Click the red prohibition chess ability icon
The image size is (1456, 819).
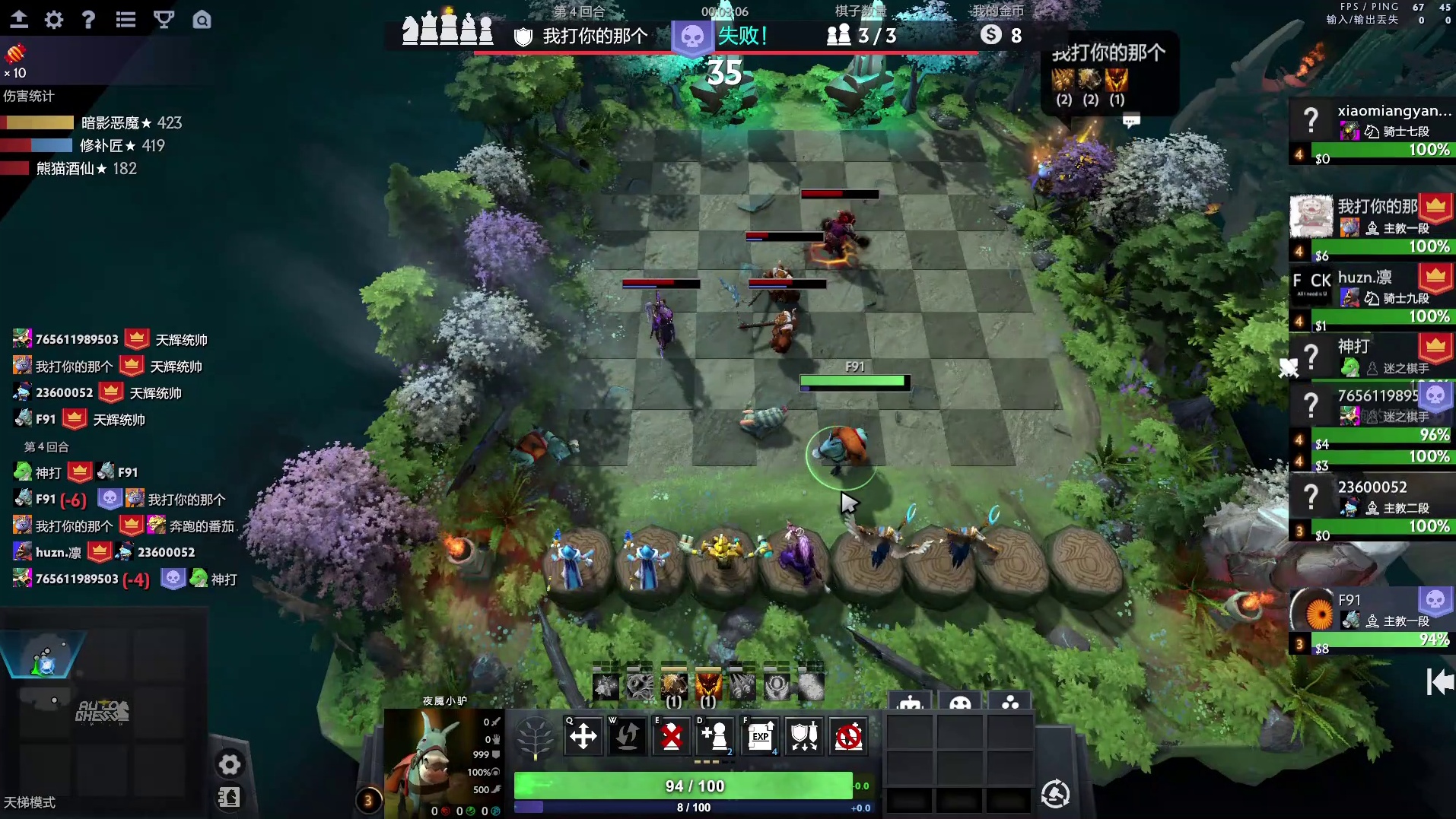click(848, 736)
